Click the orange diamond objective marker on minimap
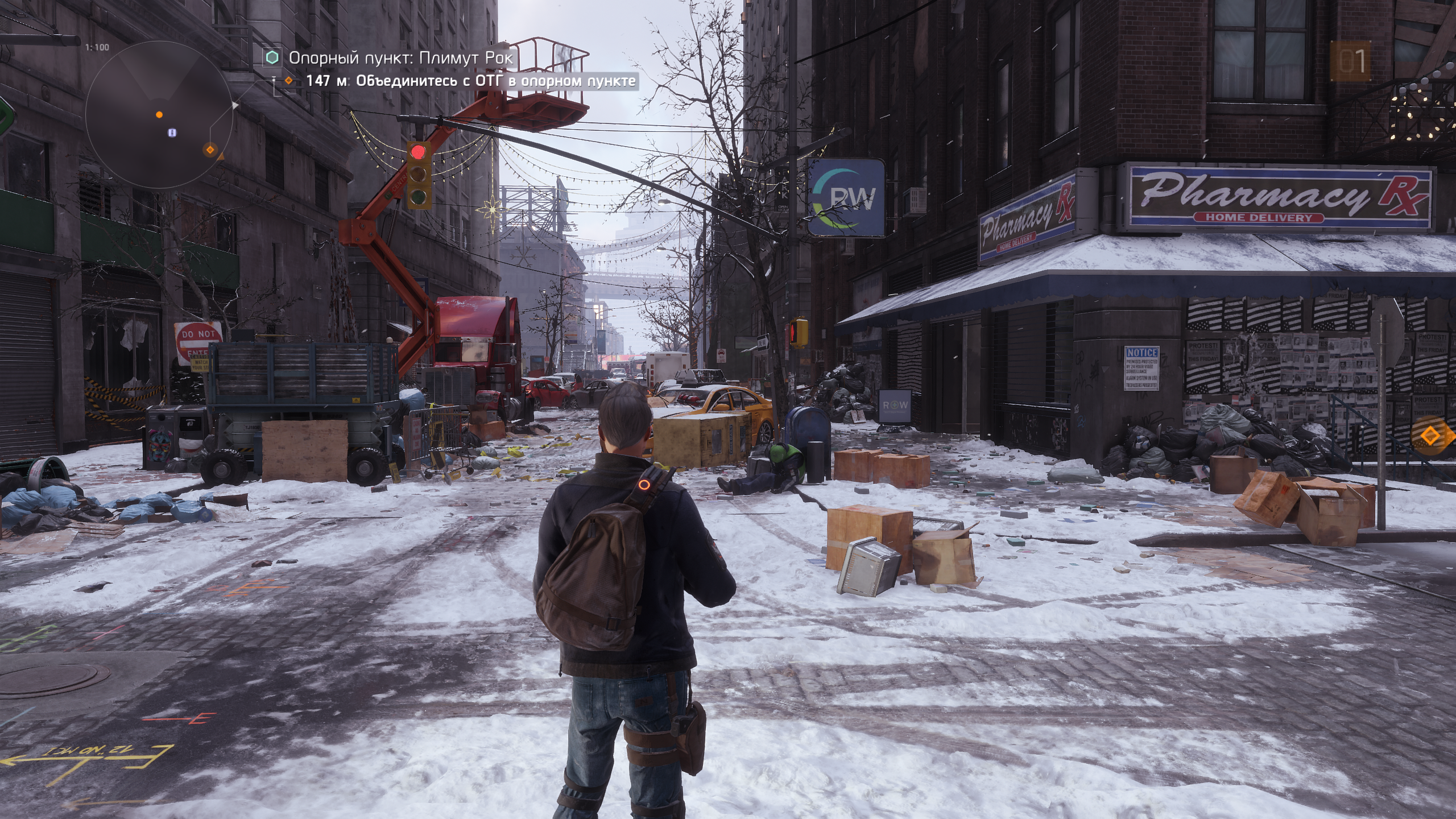 click(210, 150)
